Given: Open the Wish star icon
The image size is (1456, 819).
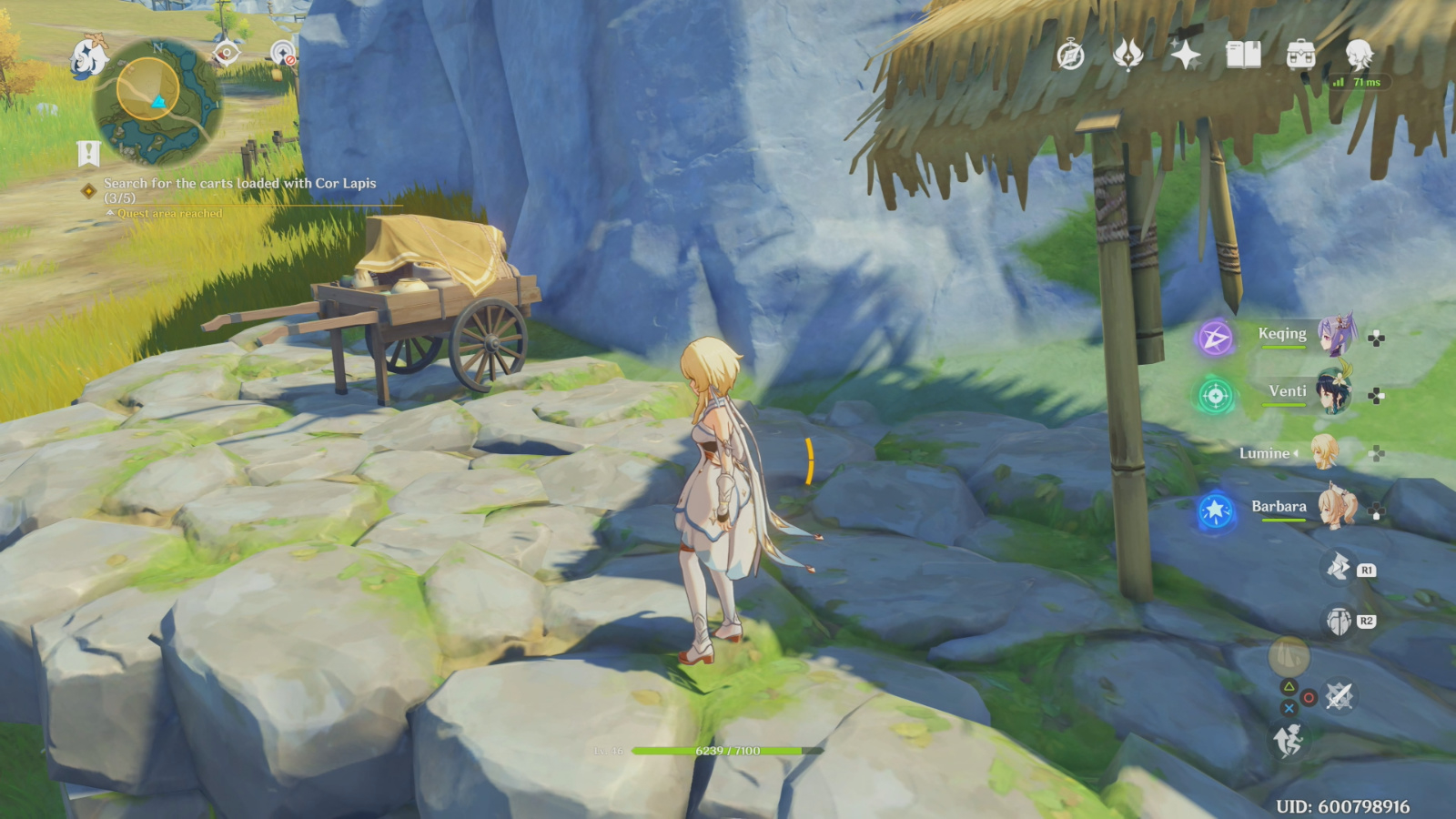Looking at the screenshot, I should (x=1186, y=56).
